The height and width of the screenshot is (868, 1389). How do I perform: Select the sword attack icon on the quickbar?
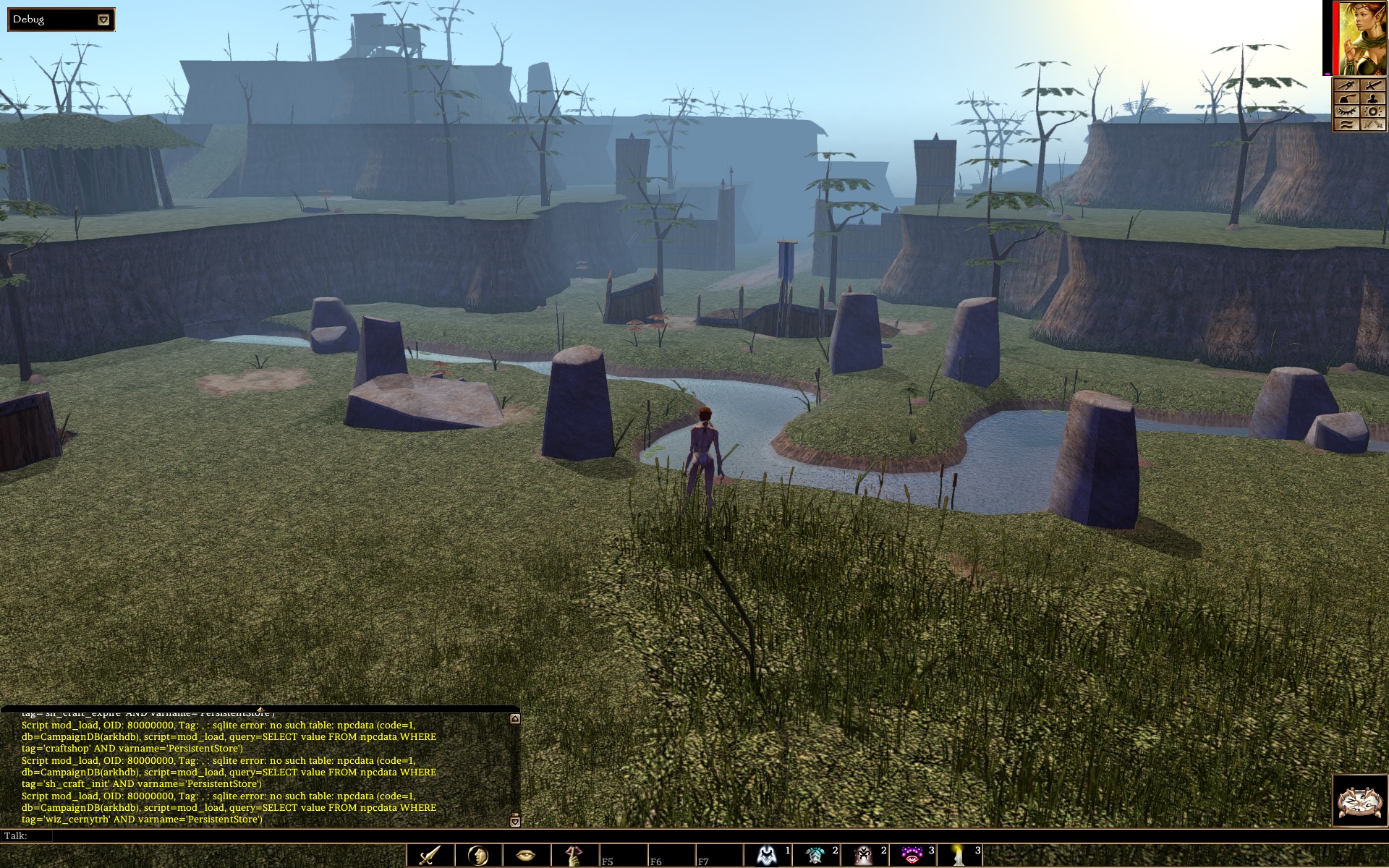428,856
